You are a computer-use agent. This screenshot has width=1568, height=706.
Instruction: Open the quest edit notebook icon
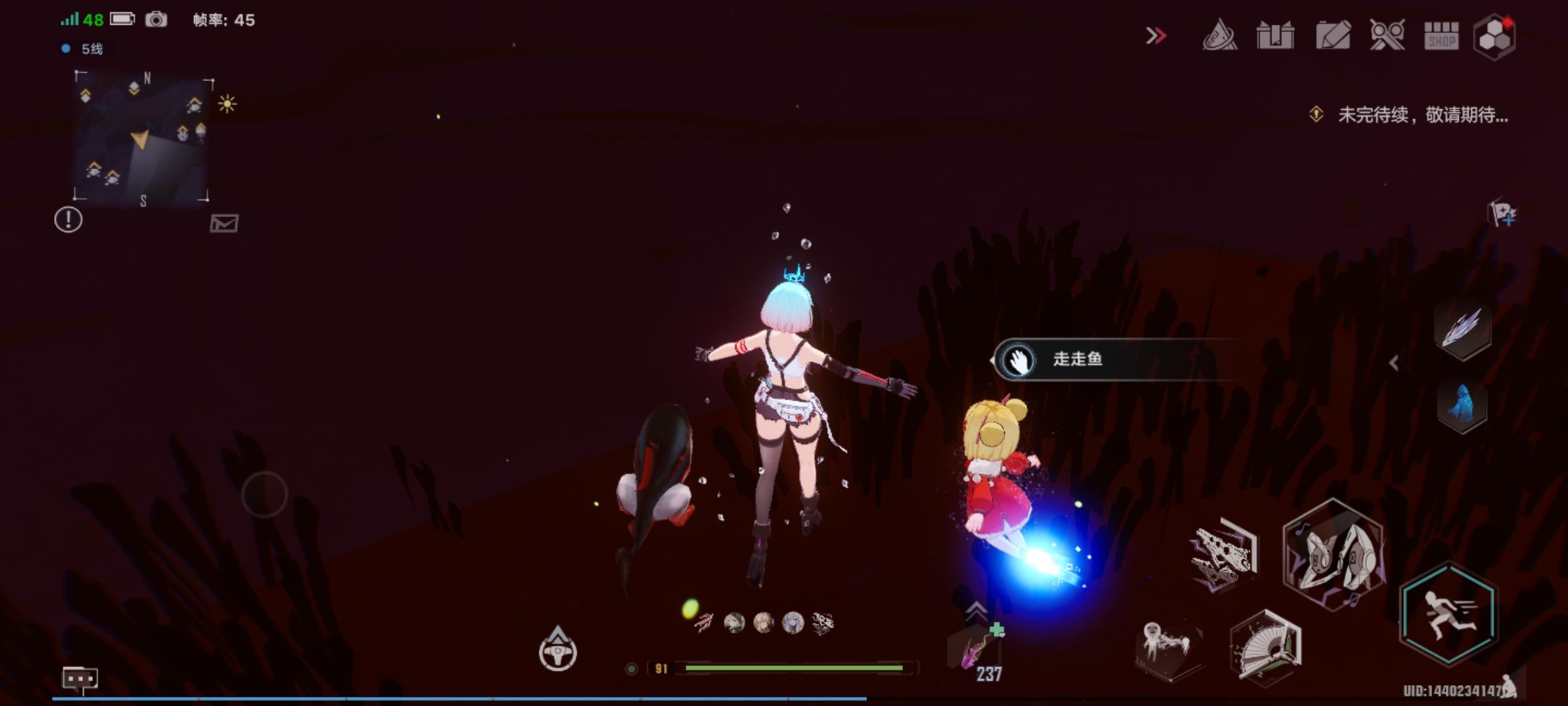pos(1331,37)
